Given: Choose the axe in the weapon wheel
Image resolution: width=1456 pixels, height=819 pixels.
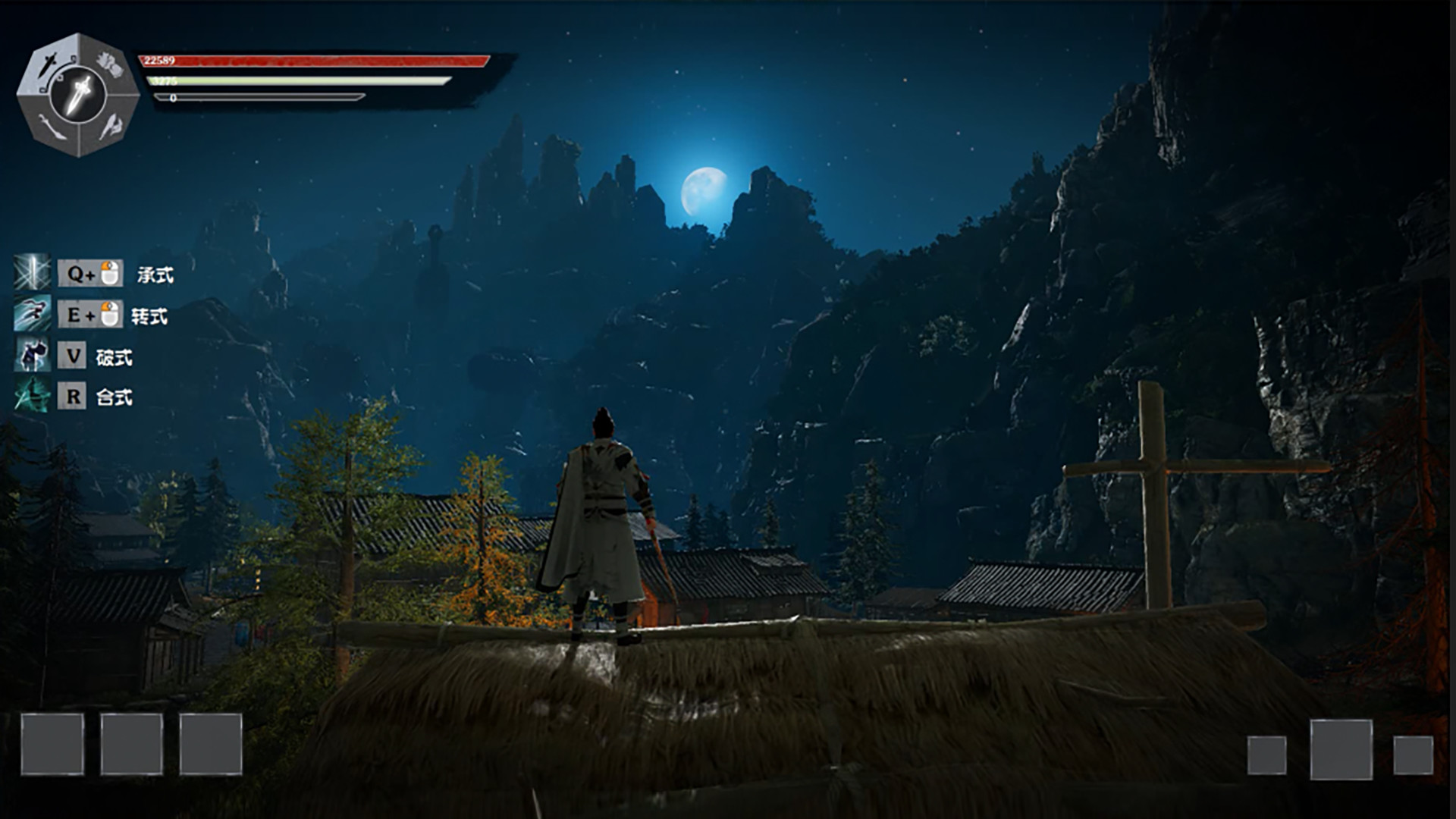Looking at the screenshot, I should tap(111, 126).
